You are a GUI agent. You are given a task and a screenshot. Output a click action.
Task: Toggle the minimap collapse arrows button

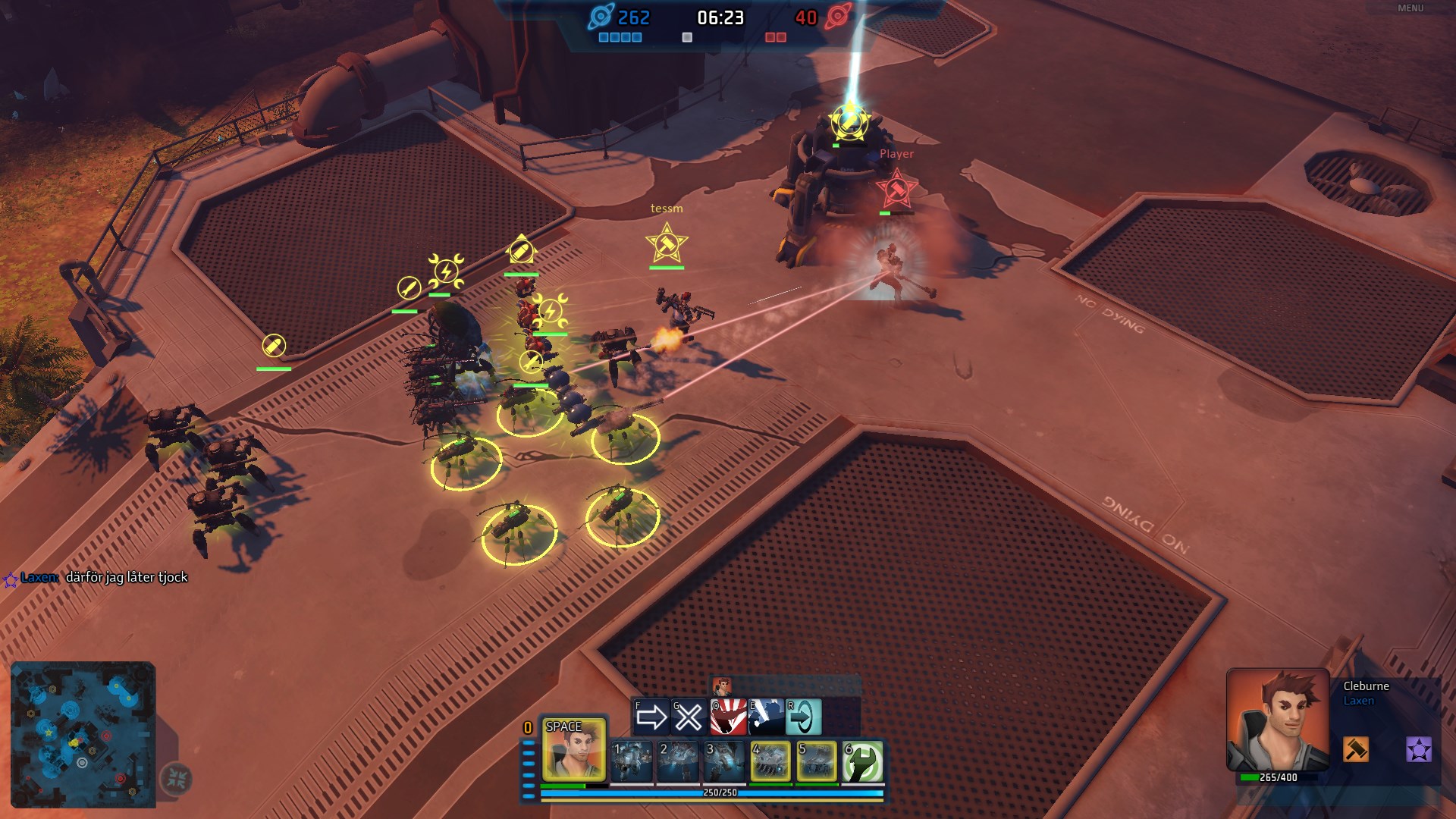[x=177, y=778]
